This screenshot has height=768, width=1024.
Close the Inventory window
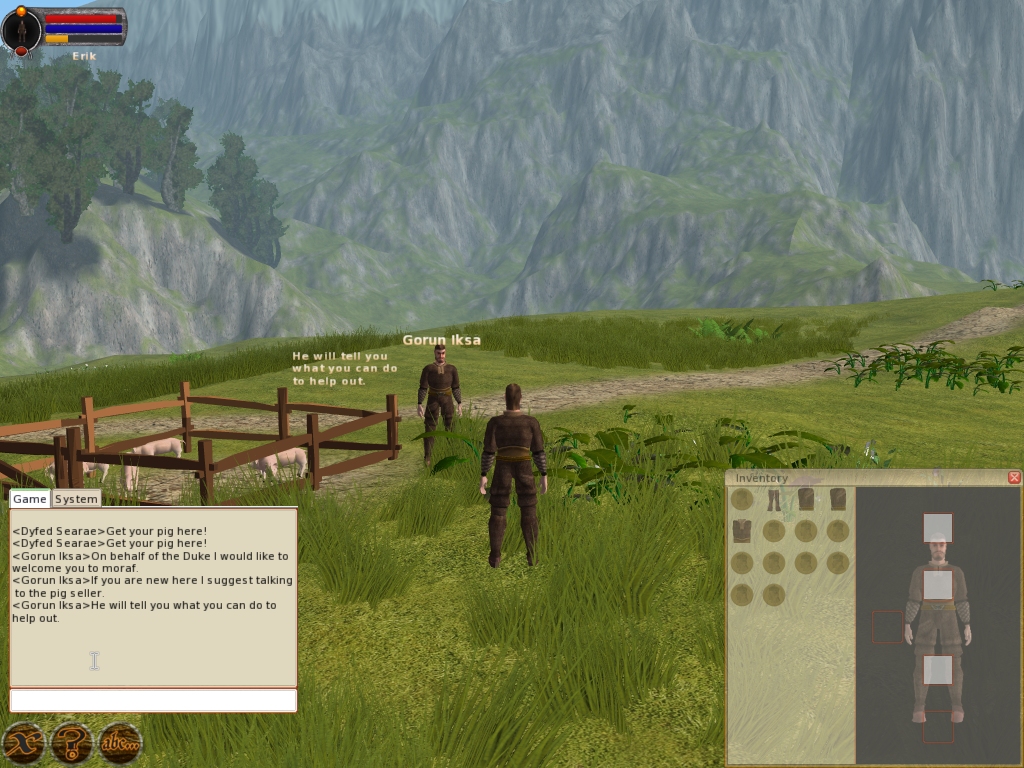point(1014,478)
